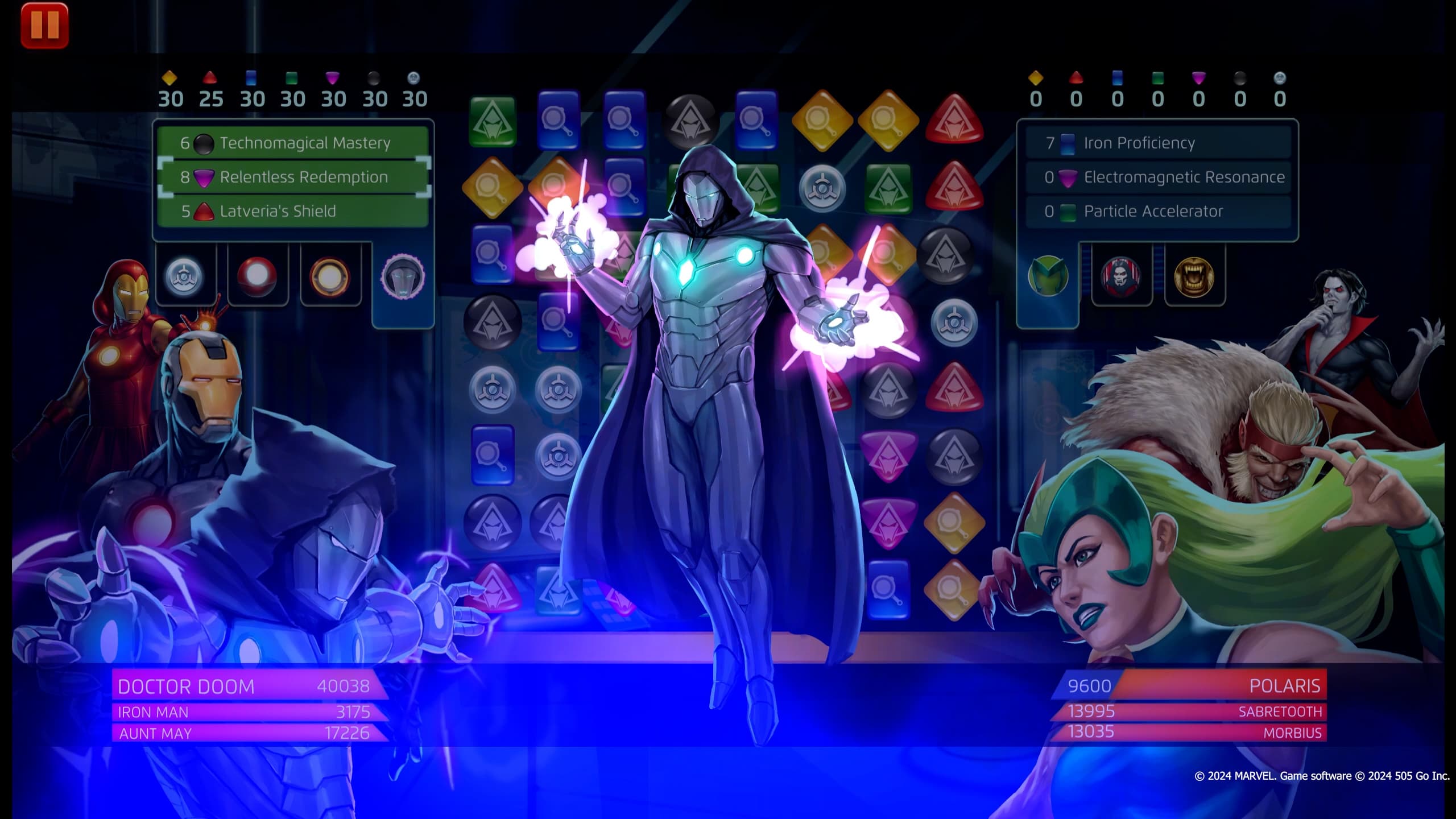
Task: Select Doctor Doom's glowing portrait icon
Action: (404, 277)
